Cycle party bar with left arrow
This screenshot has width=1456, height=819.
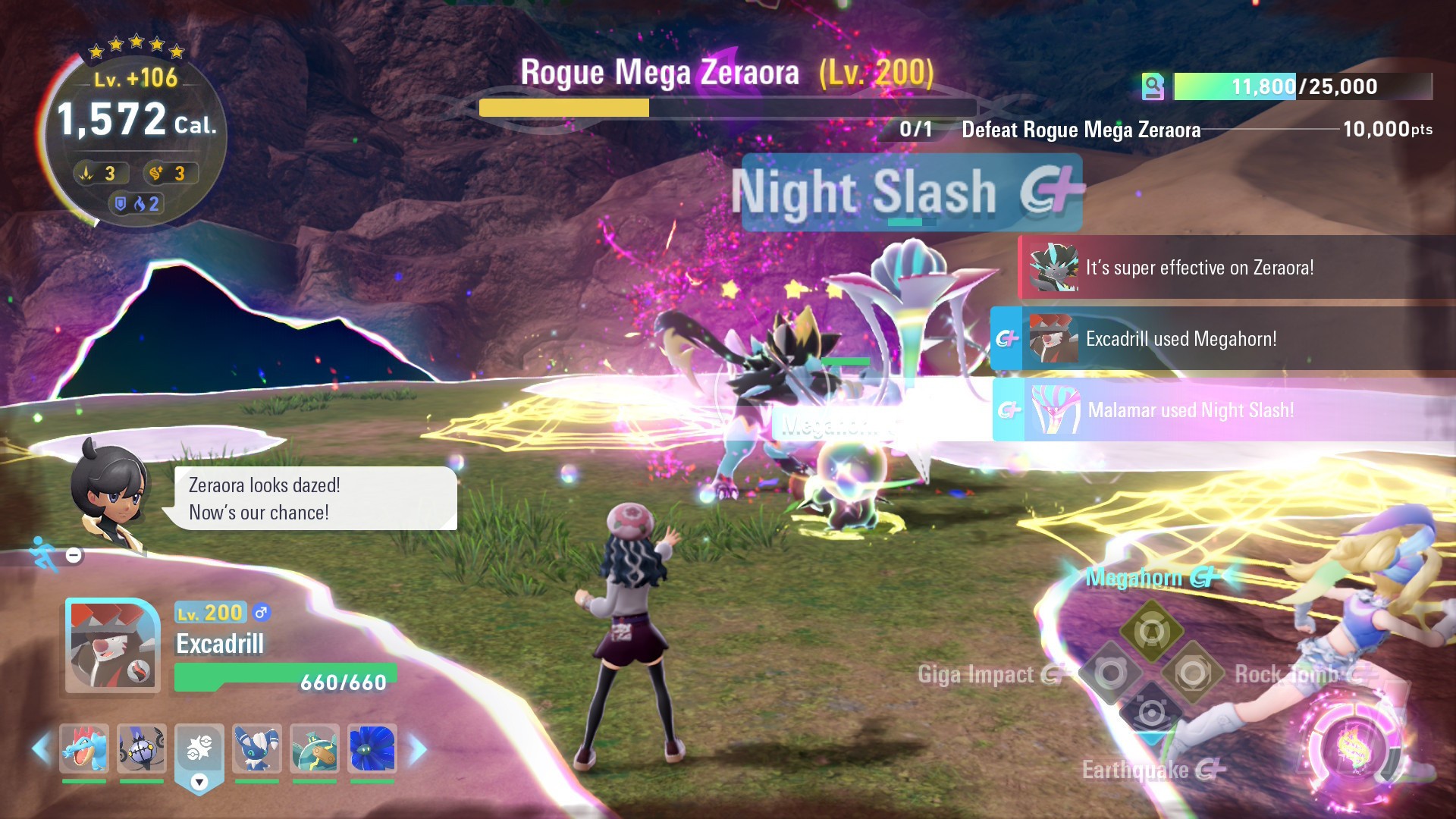pos(41,749)
